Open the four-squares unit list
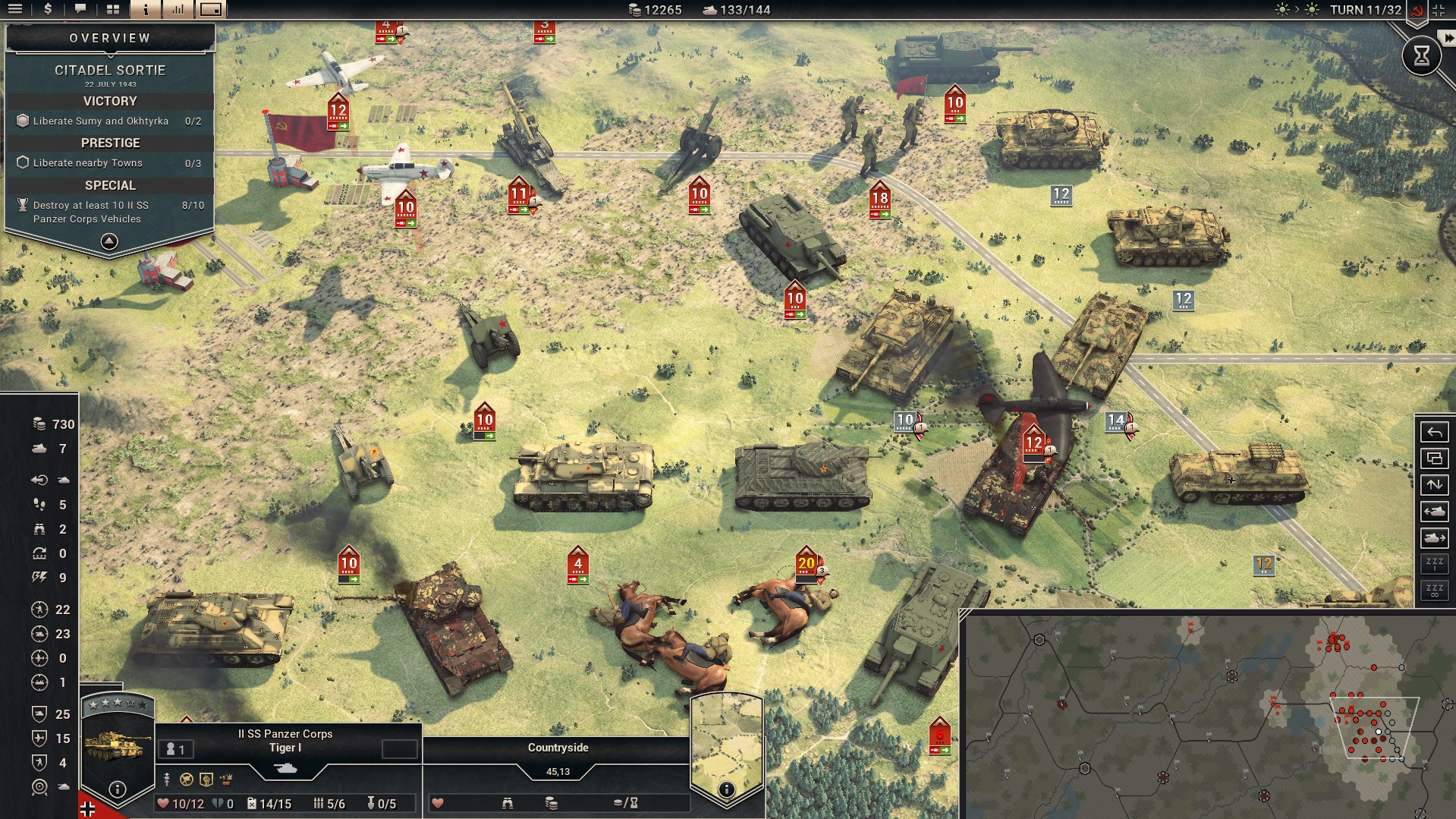 point(113,9)
